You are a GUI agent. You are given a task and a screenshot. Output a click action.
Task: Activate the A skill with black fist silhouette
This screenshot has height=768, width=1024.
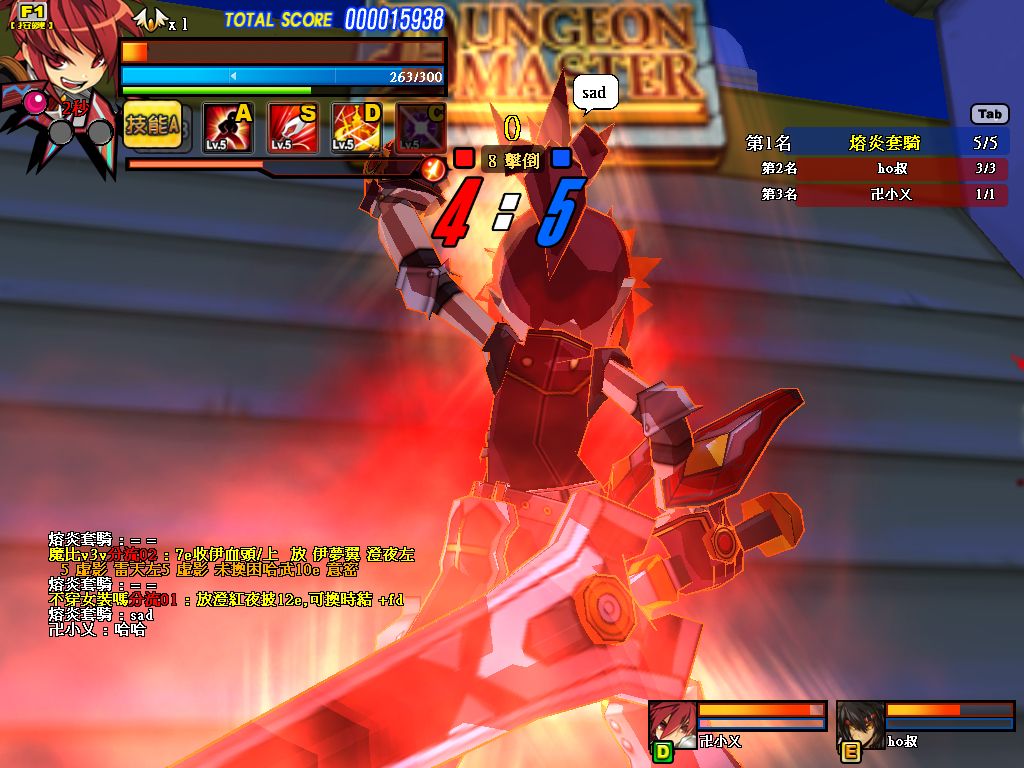click(x=229, y=128)
